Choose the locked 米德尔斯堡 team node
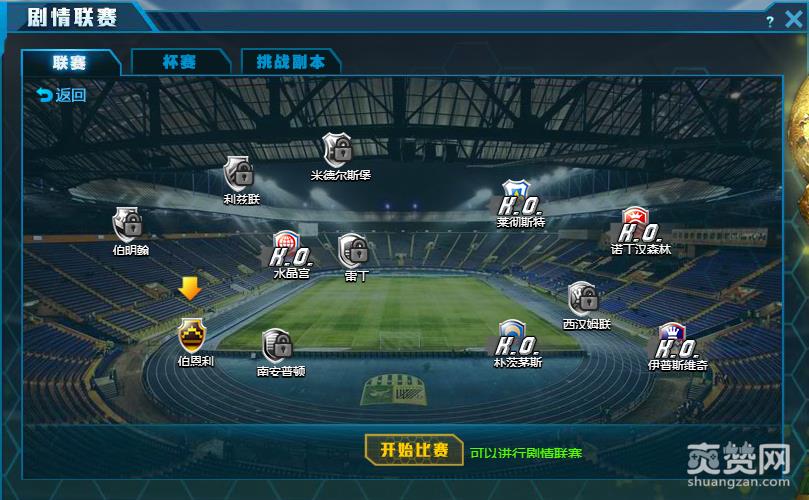The width and height of the screenshot is (809, 500). point(339,150)
